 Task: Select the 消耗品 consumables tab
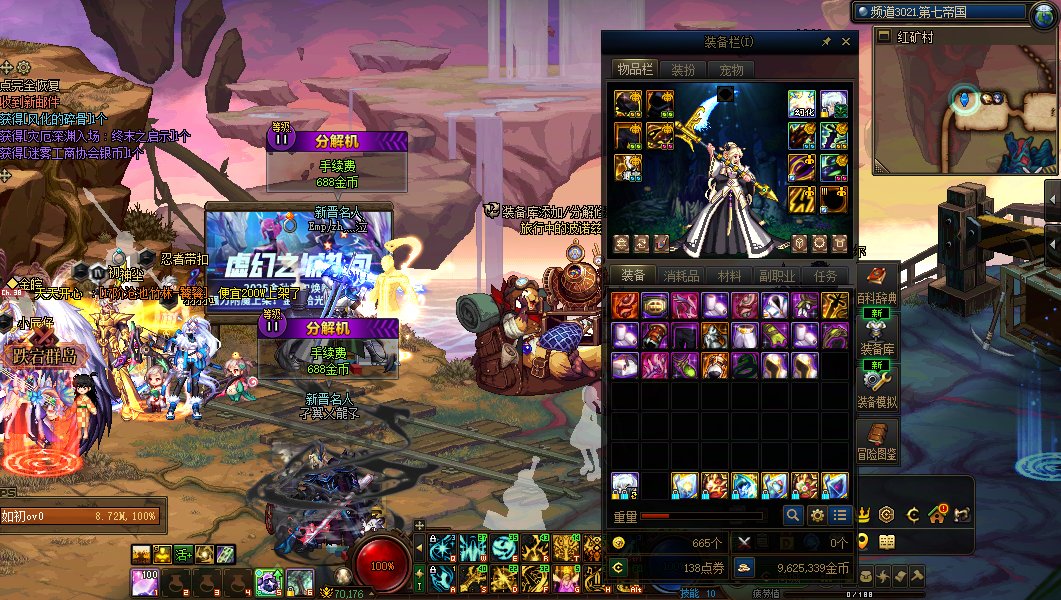click(682, 276)
